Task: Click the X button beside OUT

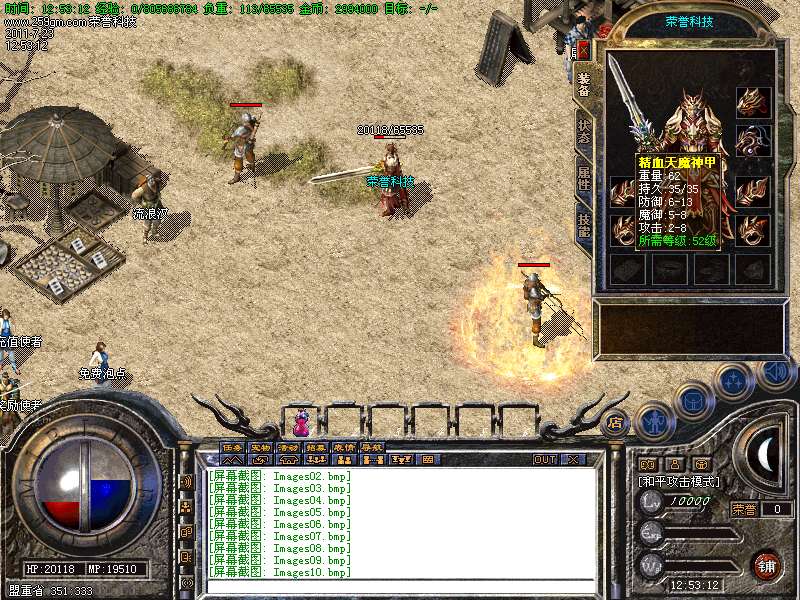Action: coord(573,460)
